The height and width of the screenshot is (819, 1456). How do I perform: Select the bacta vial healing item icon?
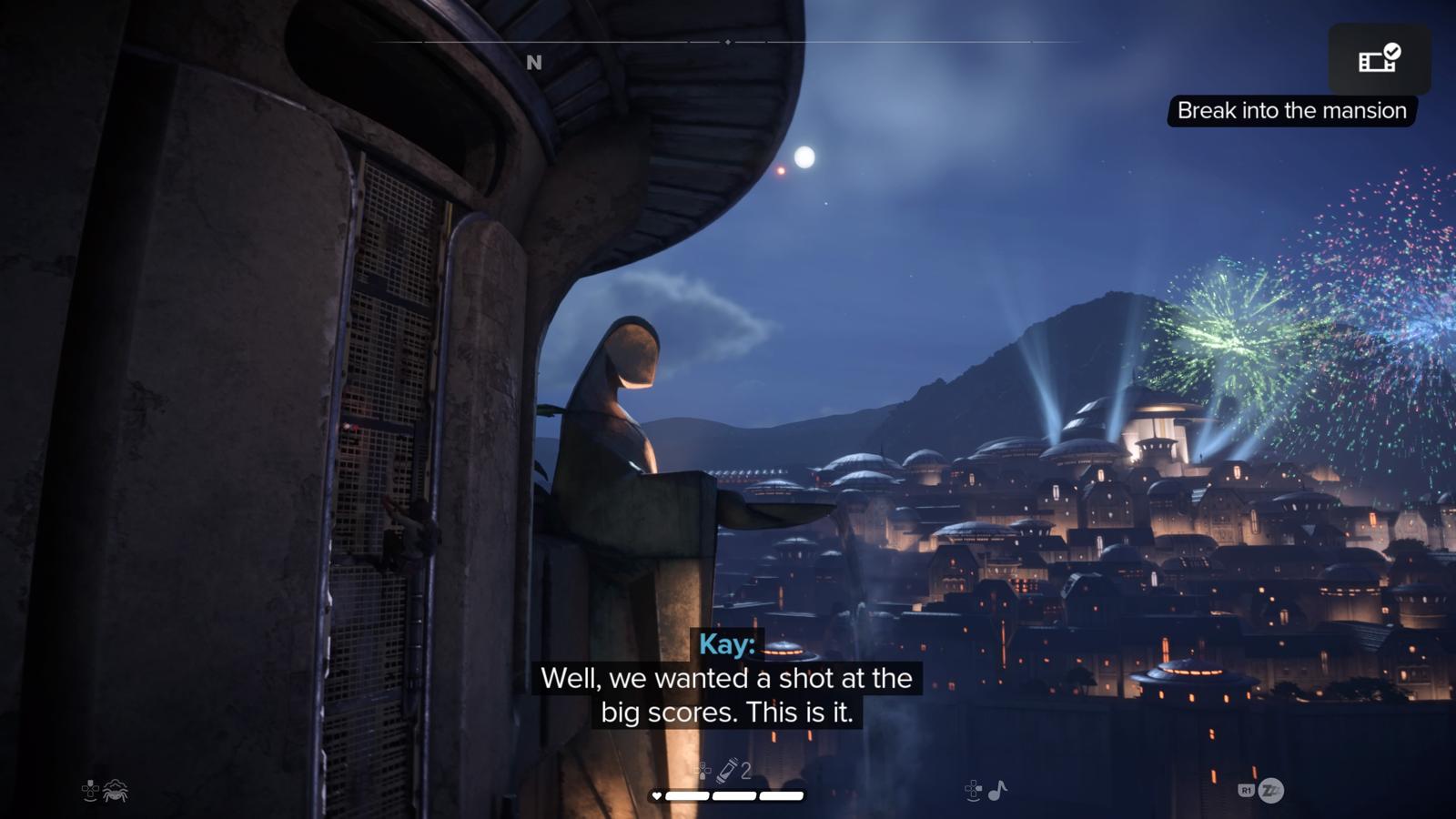tap(727, 771)
